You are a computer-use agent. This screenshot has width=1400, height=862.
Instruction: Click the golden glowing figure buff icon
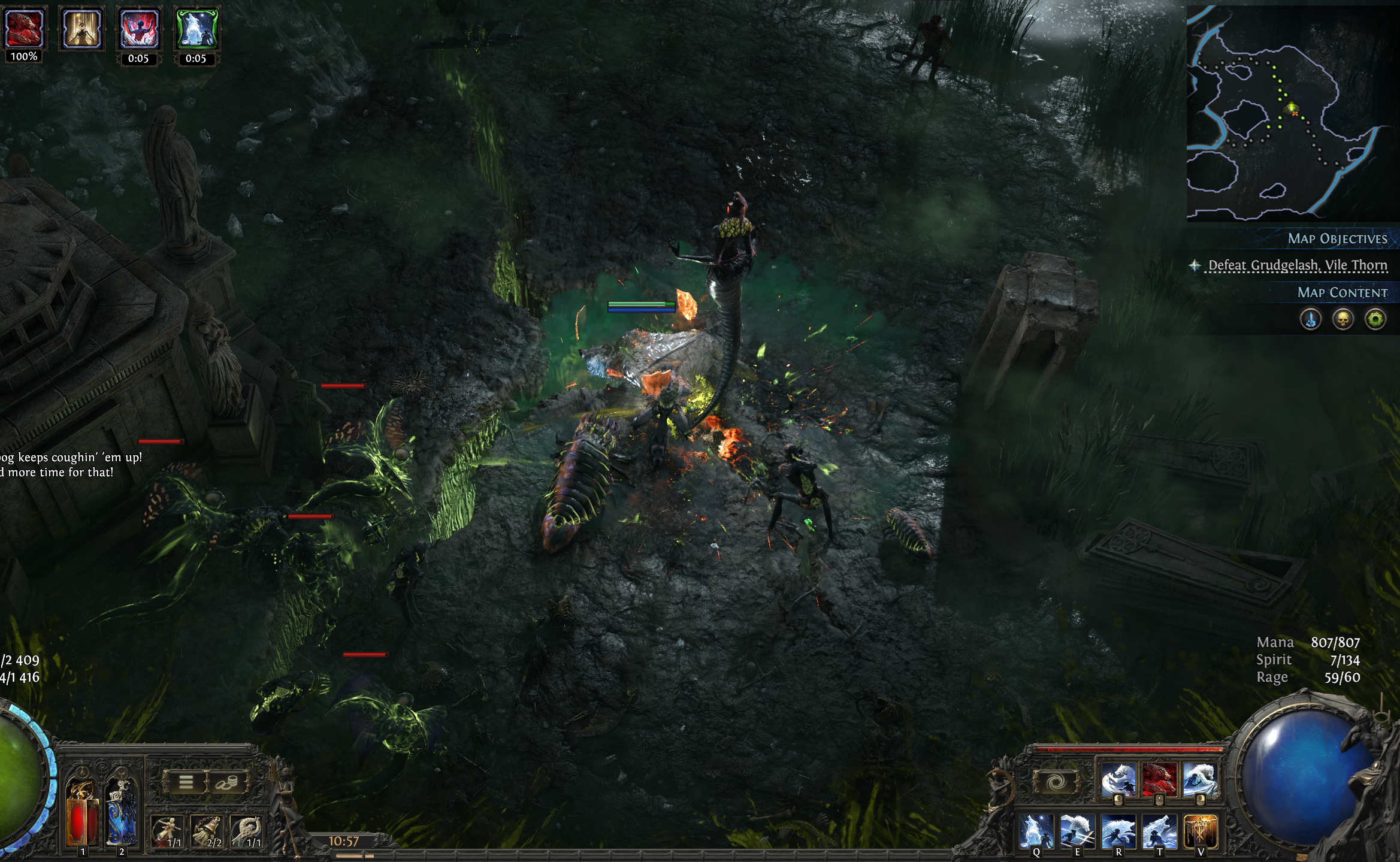click(81, 28)
